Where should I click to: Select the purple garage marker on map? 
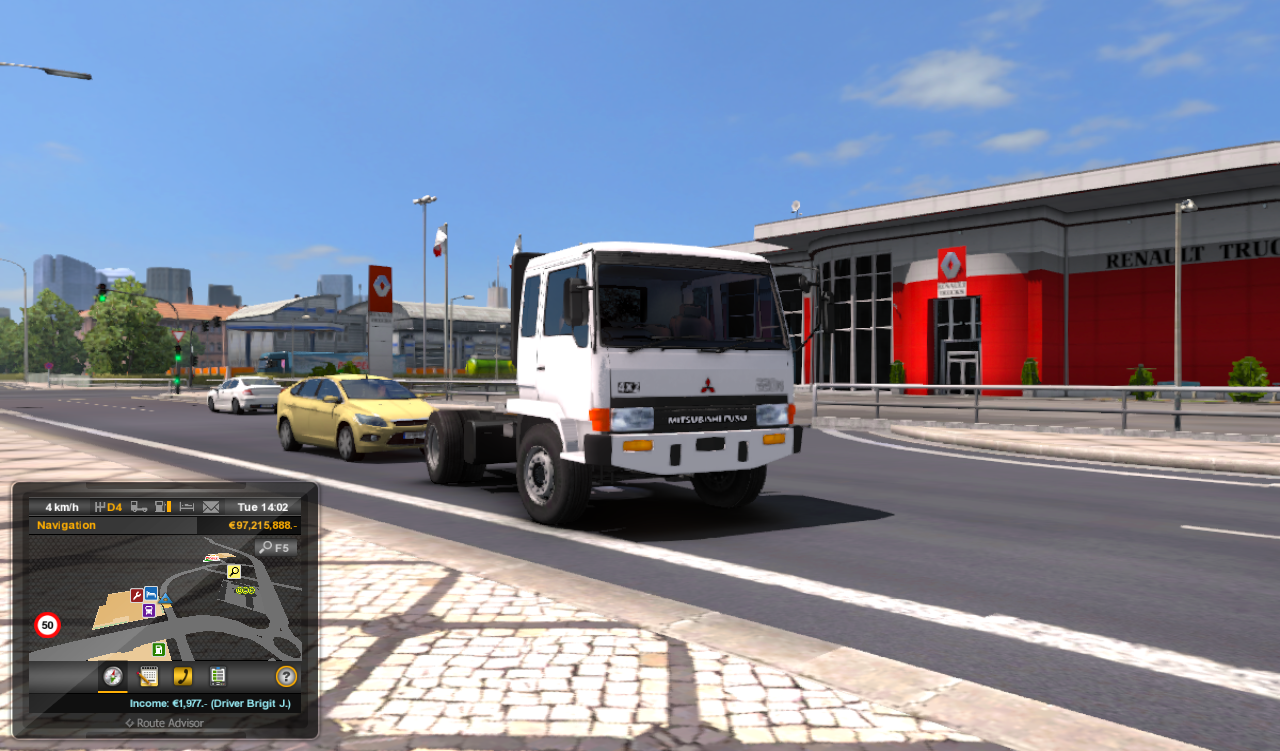pos(148,610)
